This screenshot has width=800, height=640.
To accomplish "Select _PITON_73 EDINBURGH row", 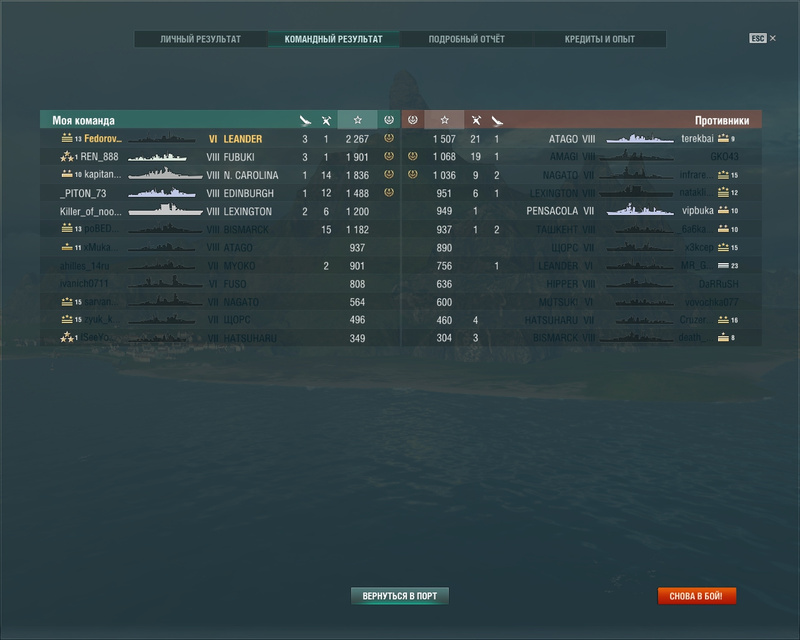I will (x=220, y=193).
